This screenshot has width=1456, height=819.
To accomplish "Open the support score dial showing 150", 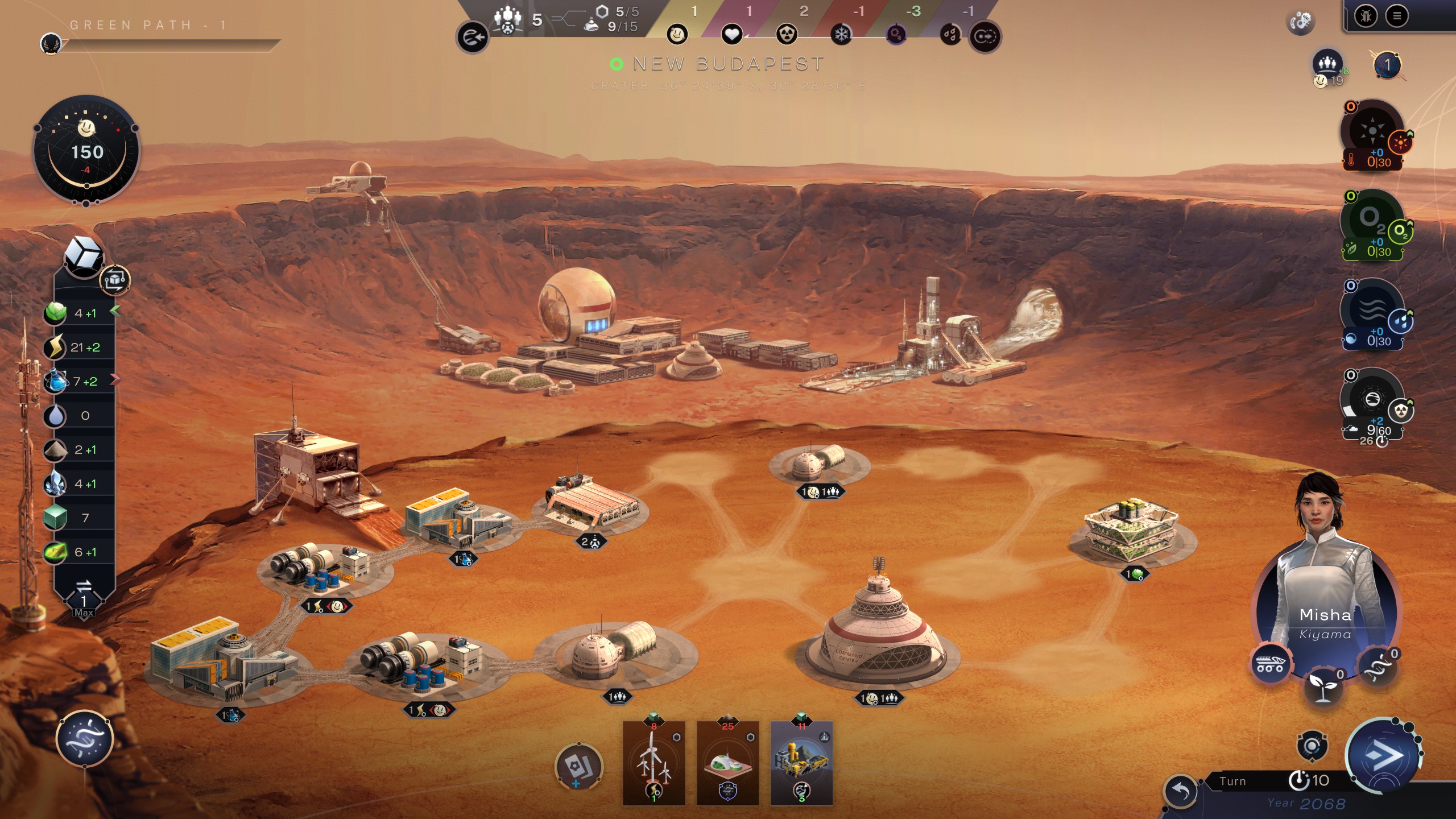I will coord(86,151).
